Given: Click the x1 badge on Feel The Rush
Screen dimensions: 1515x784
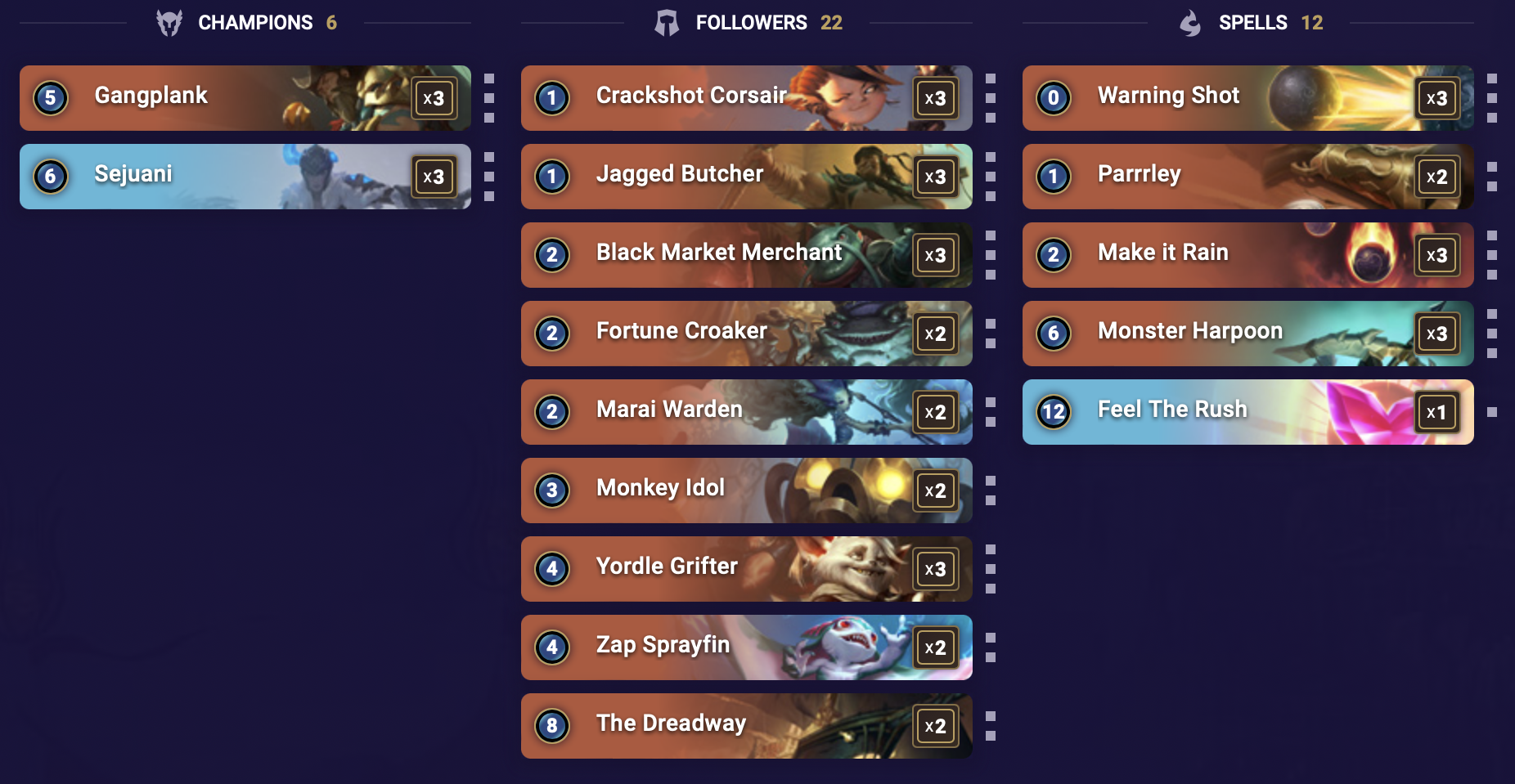Looking at the screenshot, I should click(1439, 412).
